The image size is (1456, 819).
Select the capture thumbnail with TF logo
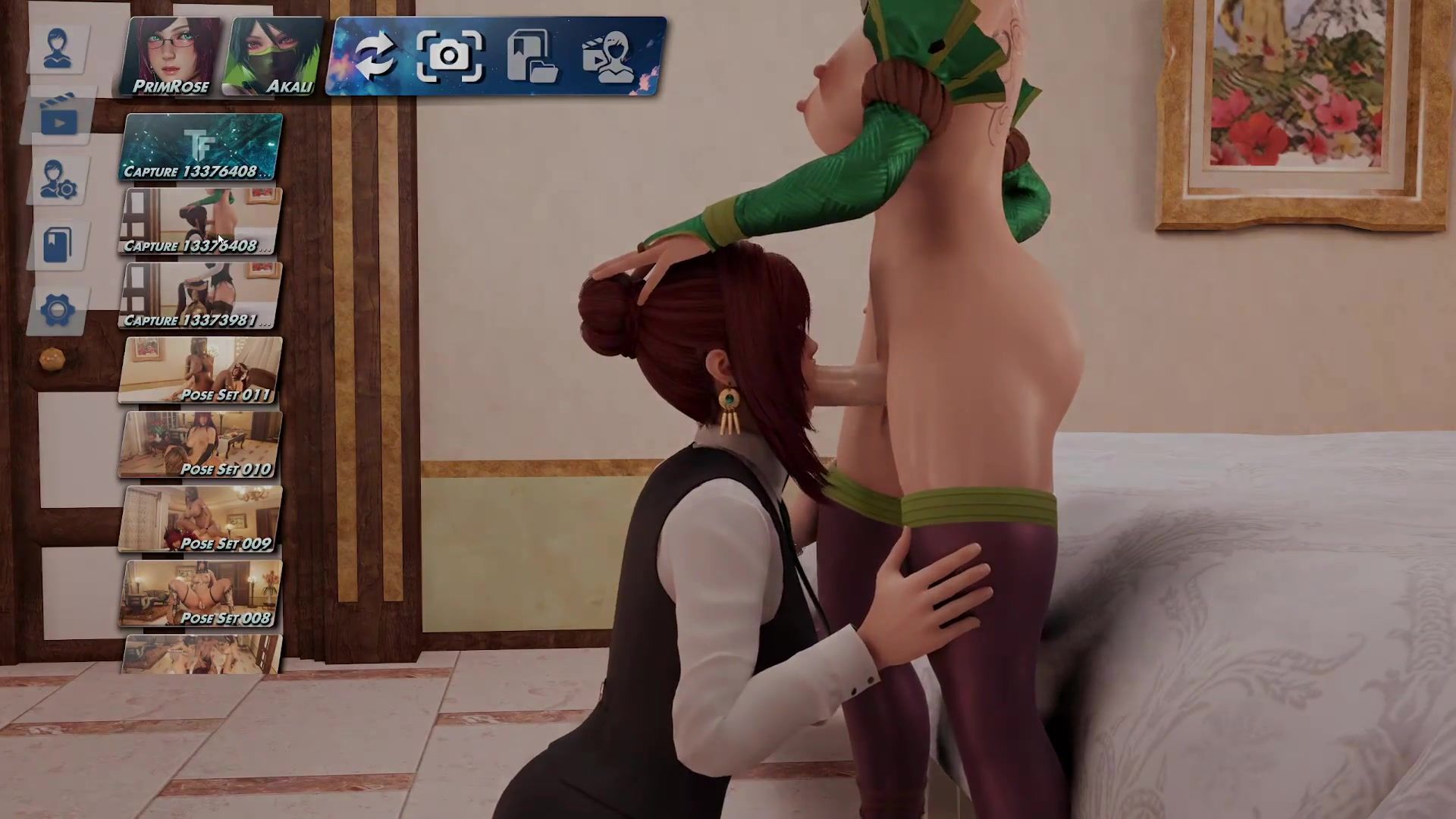pyautogui.click(x=201, y=147)
